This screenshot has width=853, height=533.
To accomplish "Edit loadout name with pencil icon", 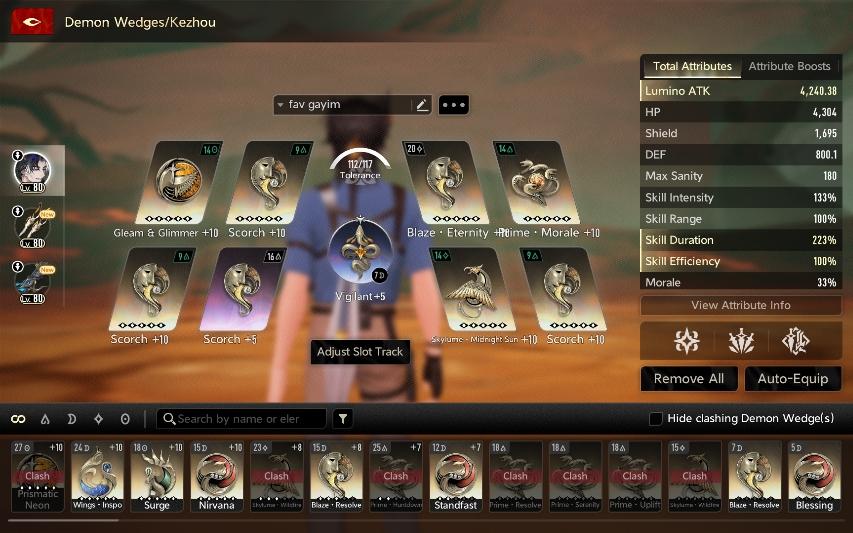I will pyautogui.click(x=421, y=105).
